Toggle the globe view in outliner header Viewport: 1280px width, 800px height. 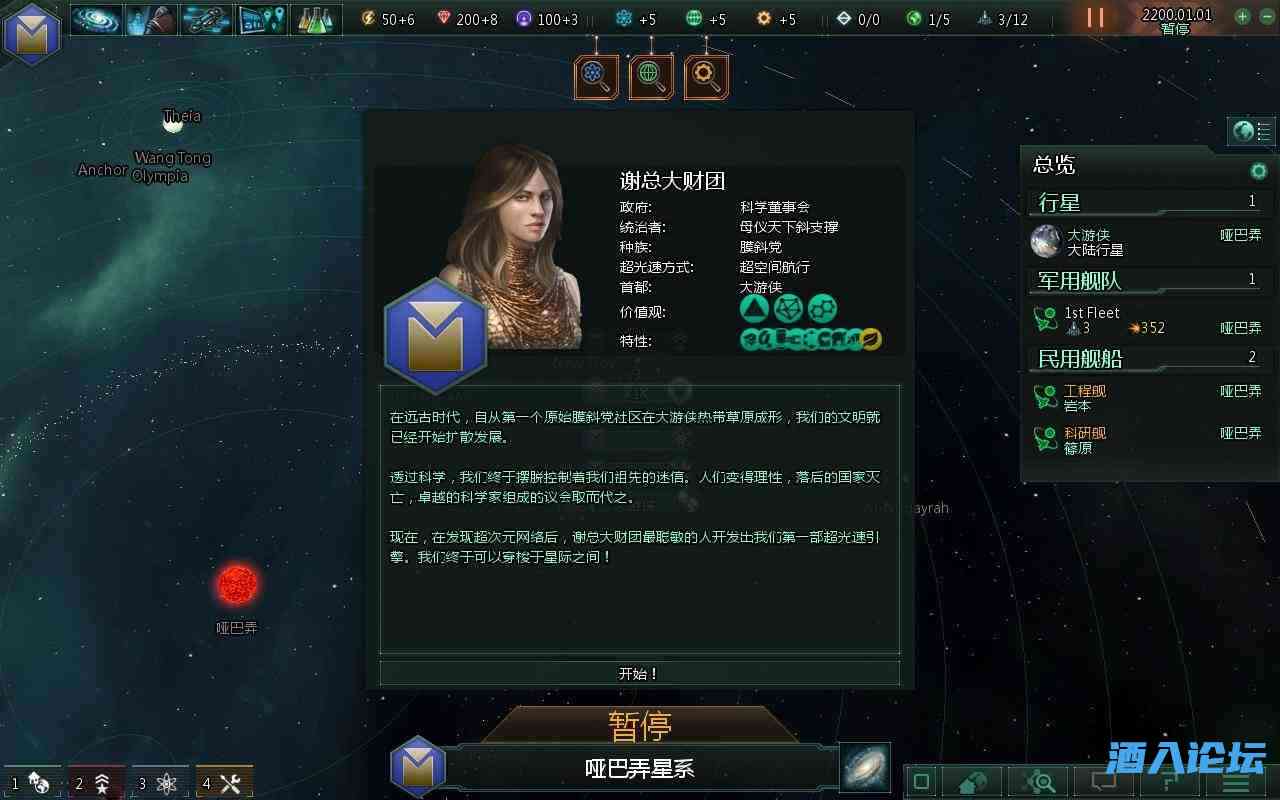pos(1244,131)
